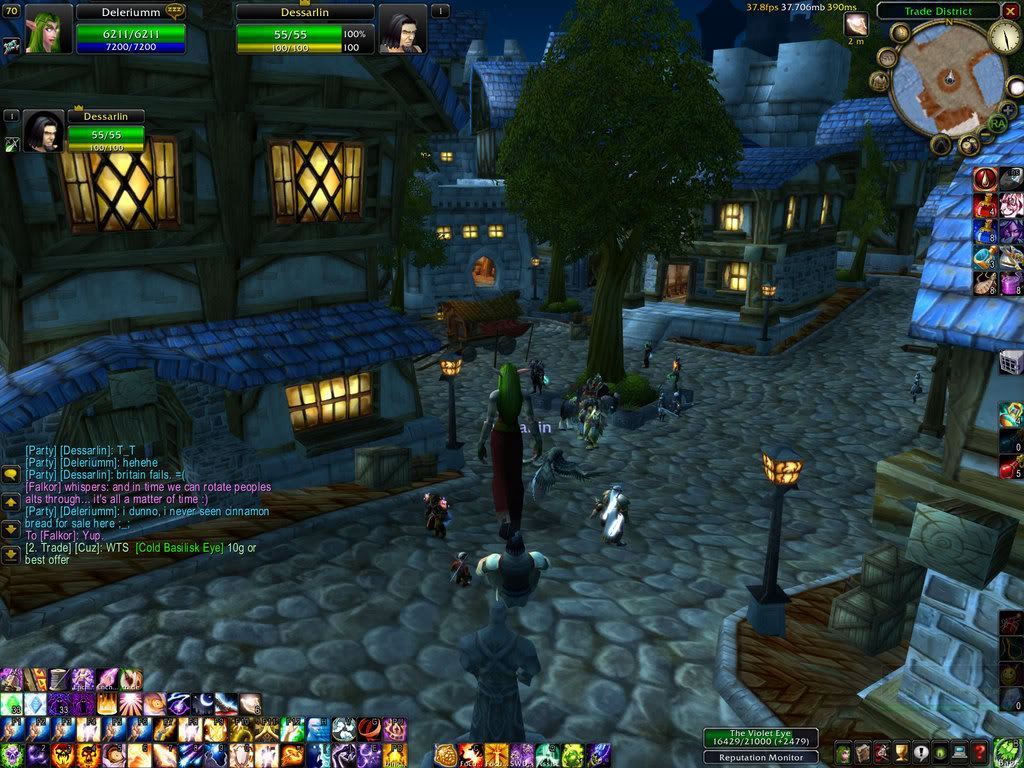Open the spellbook micro menu button

pos(862,753)
